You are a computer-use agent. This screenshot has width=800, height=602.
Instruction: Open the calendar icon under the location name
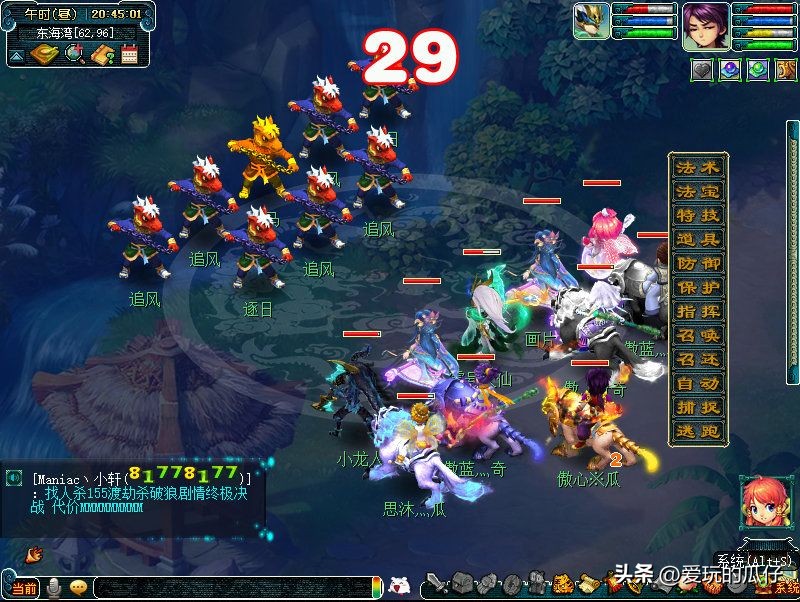coord(128,55)
